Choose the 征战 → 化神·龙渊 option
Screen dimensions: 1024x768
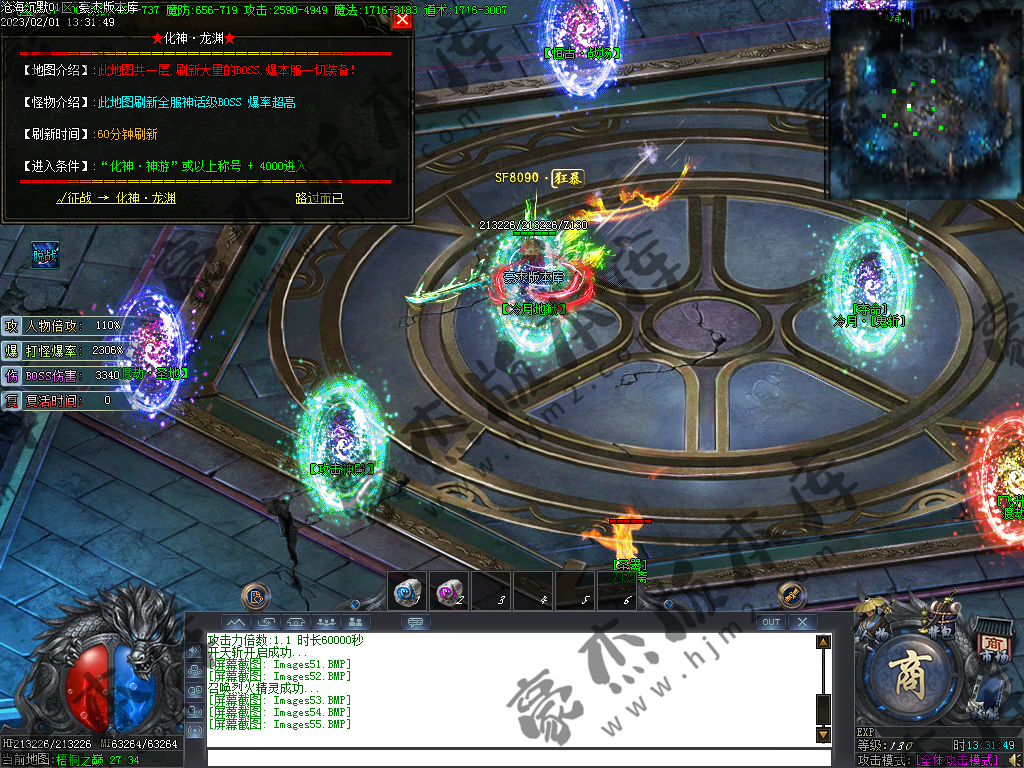point(116,198)
